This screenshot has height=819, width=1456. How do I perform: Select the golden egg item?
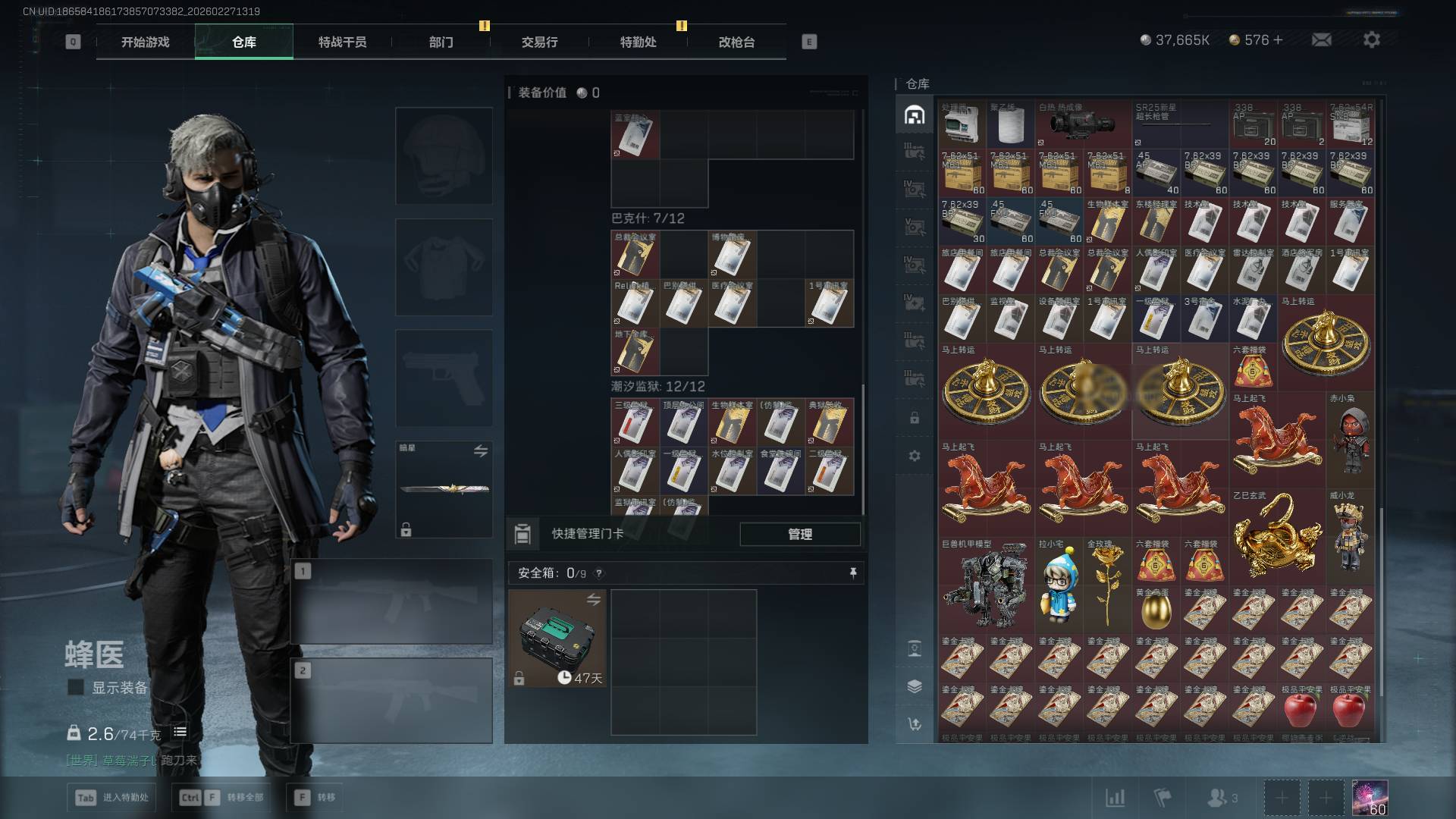pyautogui.click(x=1156, y=611)
